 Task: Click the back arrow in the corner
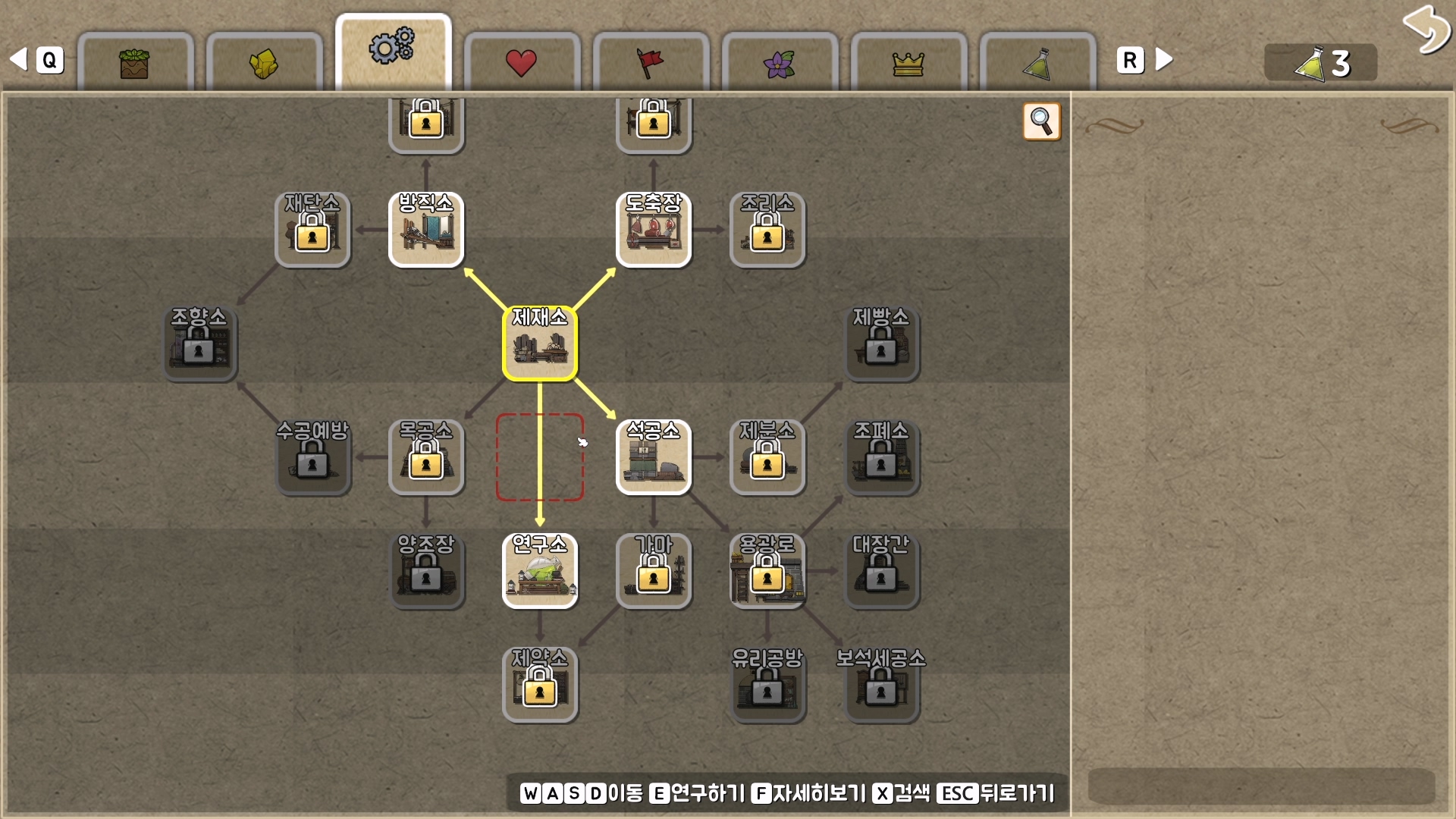point(1425,30)
